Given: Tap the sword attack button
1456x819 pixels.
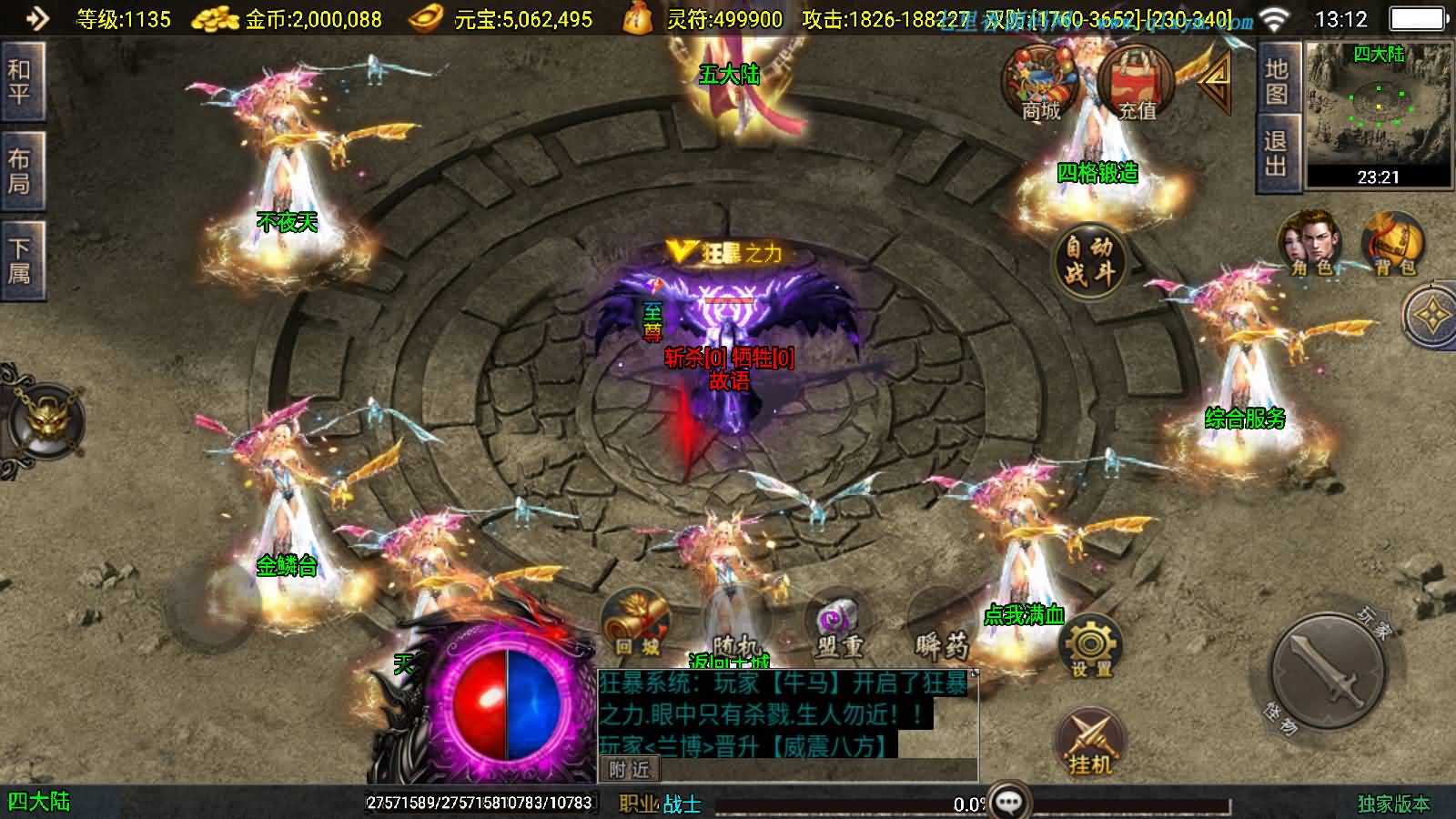Looking at the screenshot, I should pyautogui.click(x=1330, y=674).
